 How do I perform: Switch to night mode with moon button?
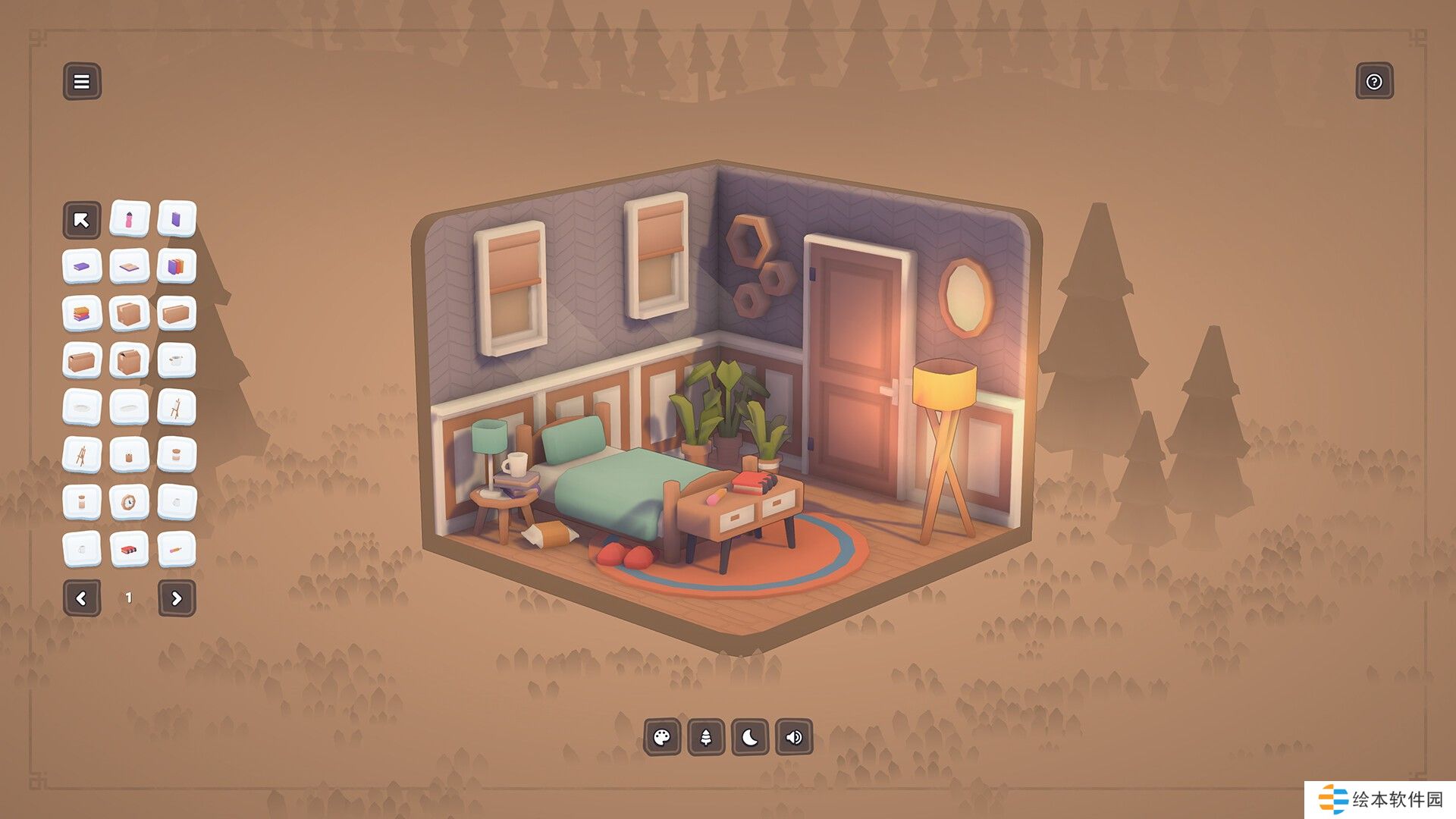(750, 737)
